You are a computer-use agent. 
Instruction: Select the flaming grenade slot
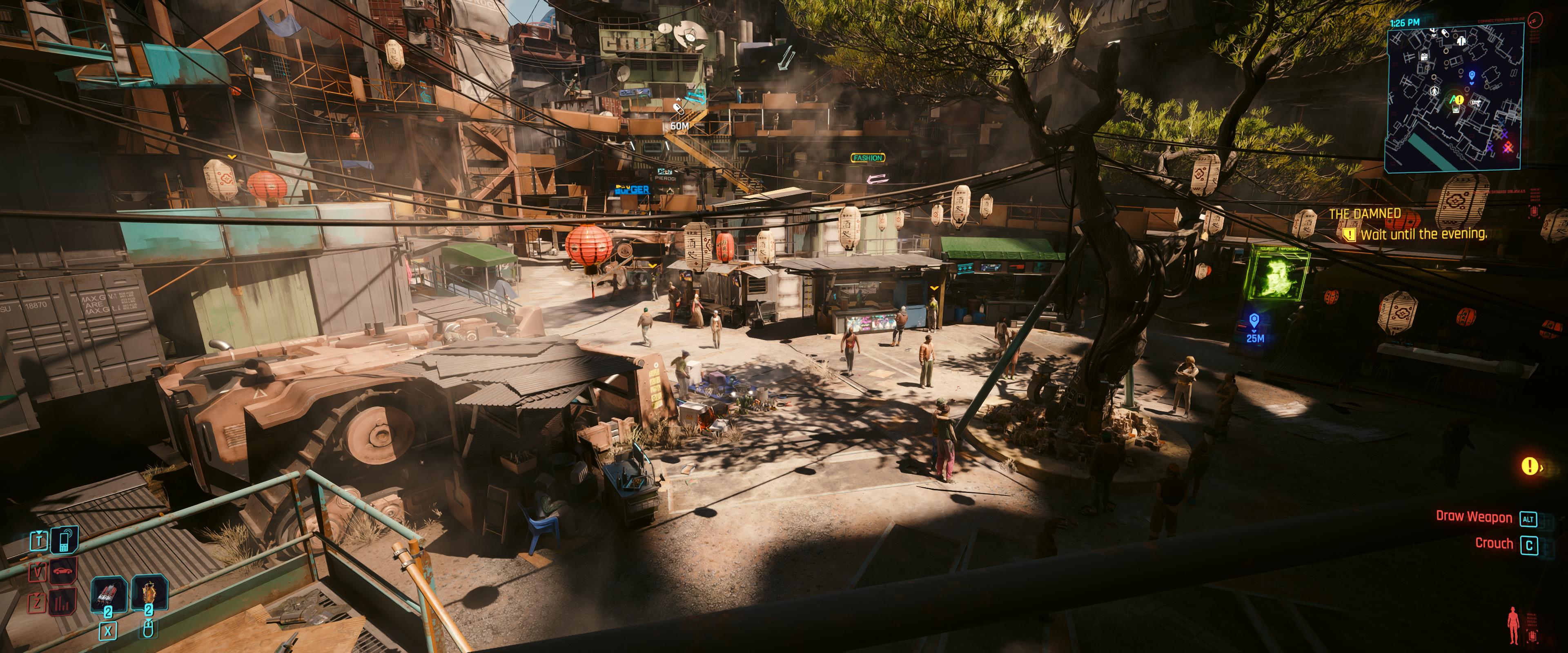(x=148, y=593)
